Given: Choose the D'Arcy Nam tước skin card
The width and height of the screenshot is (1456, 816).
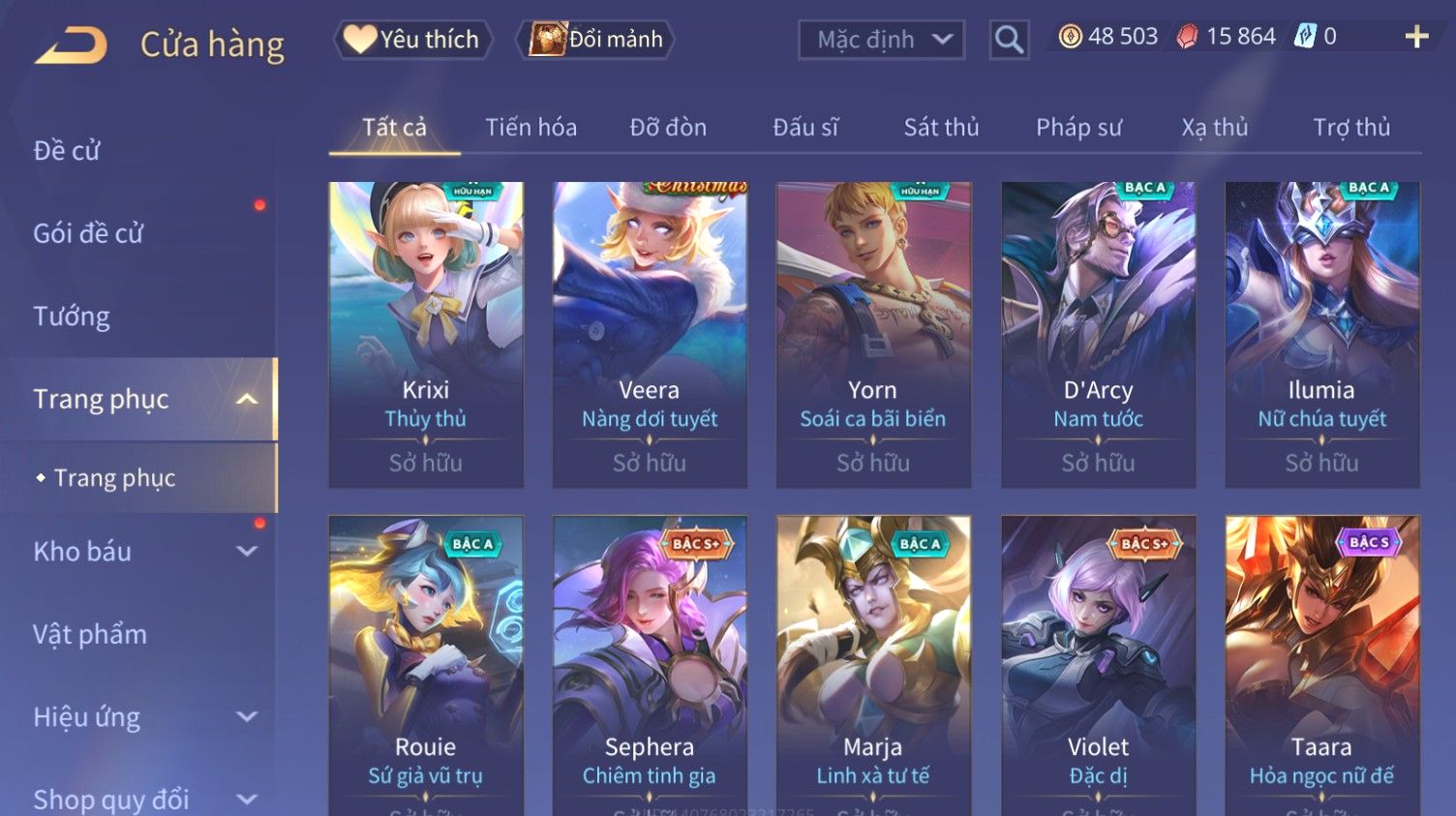Looking at the screenshot, I should [x=1098, y=334].
